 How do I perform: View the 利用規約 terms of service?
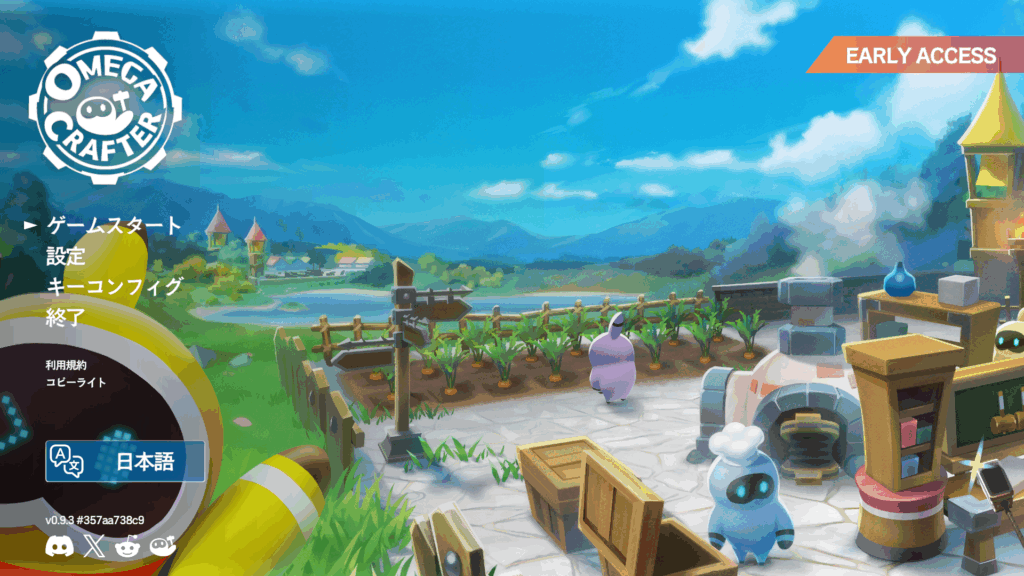66,365
